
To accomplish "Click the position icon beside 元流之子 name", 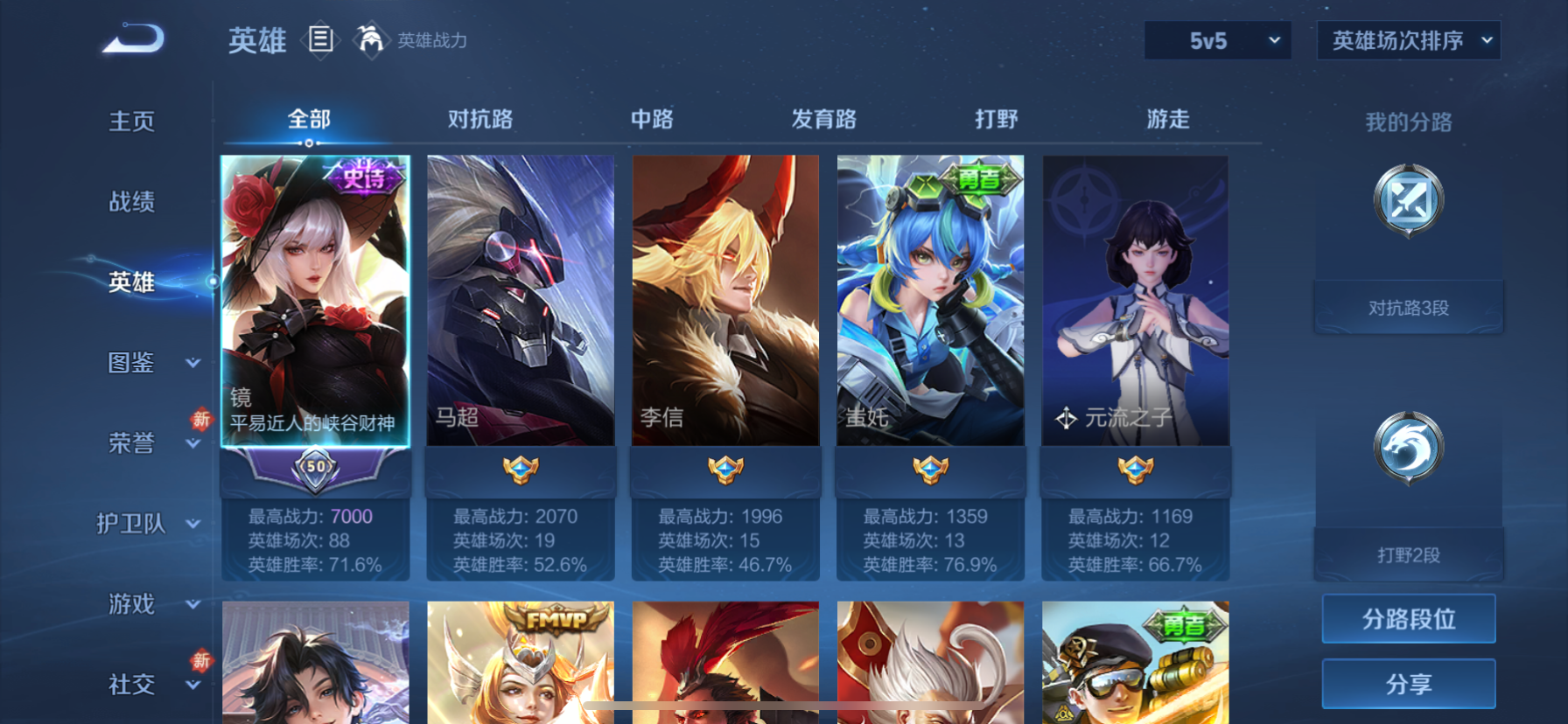I will pos(1067,418).
